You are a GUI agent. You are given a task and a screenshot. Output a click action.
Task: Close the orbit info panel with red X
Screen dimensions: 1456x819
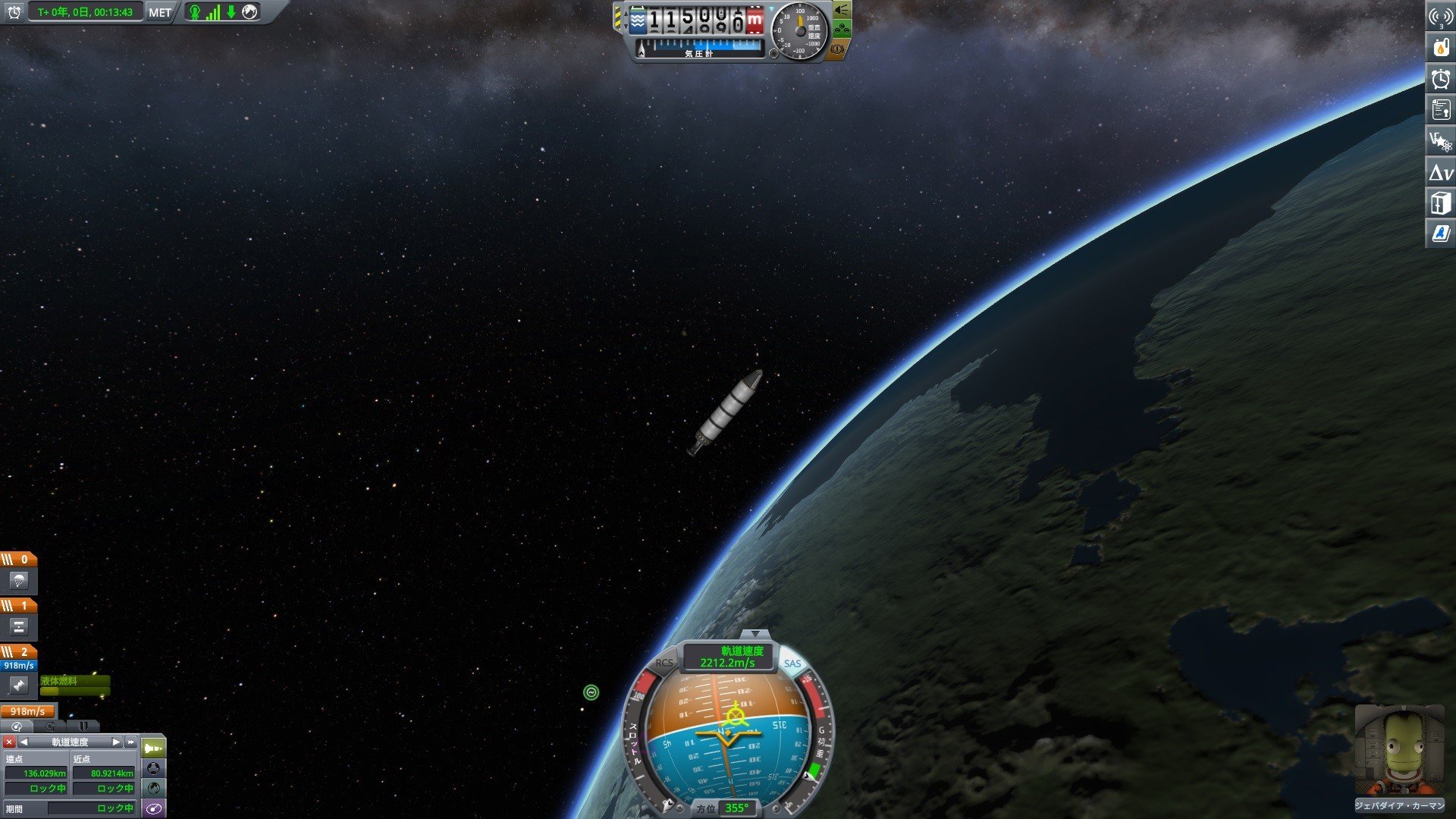pos(9,742)
